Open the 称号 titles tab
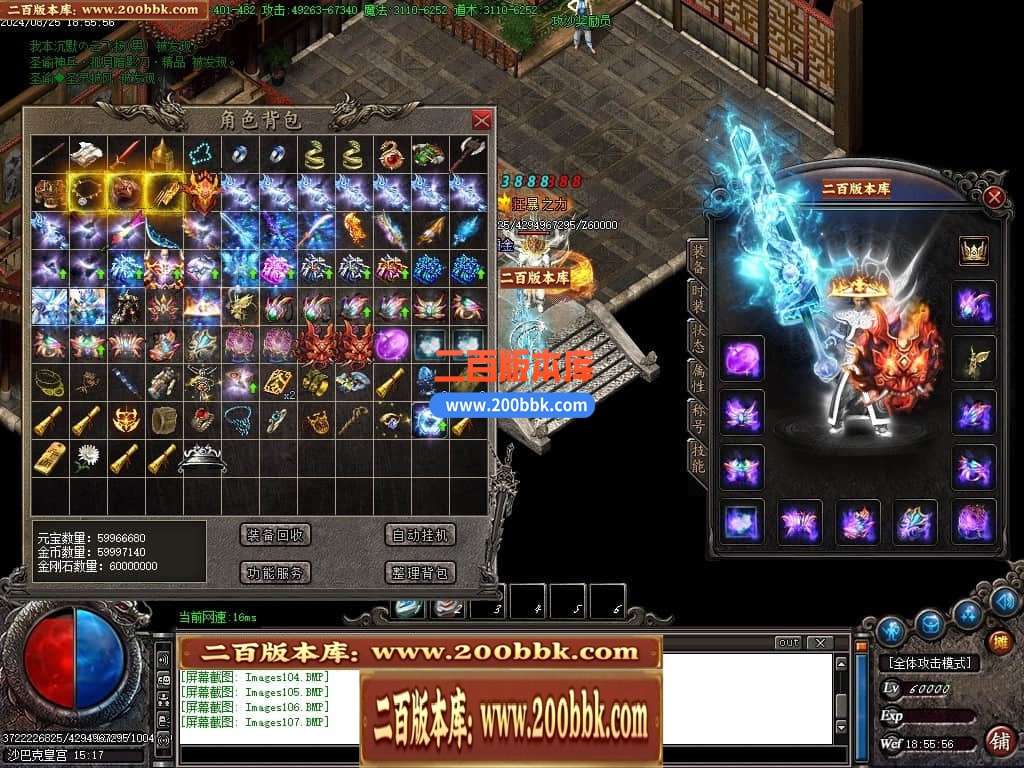 (697, 417)
